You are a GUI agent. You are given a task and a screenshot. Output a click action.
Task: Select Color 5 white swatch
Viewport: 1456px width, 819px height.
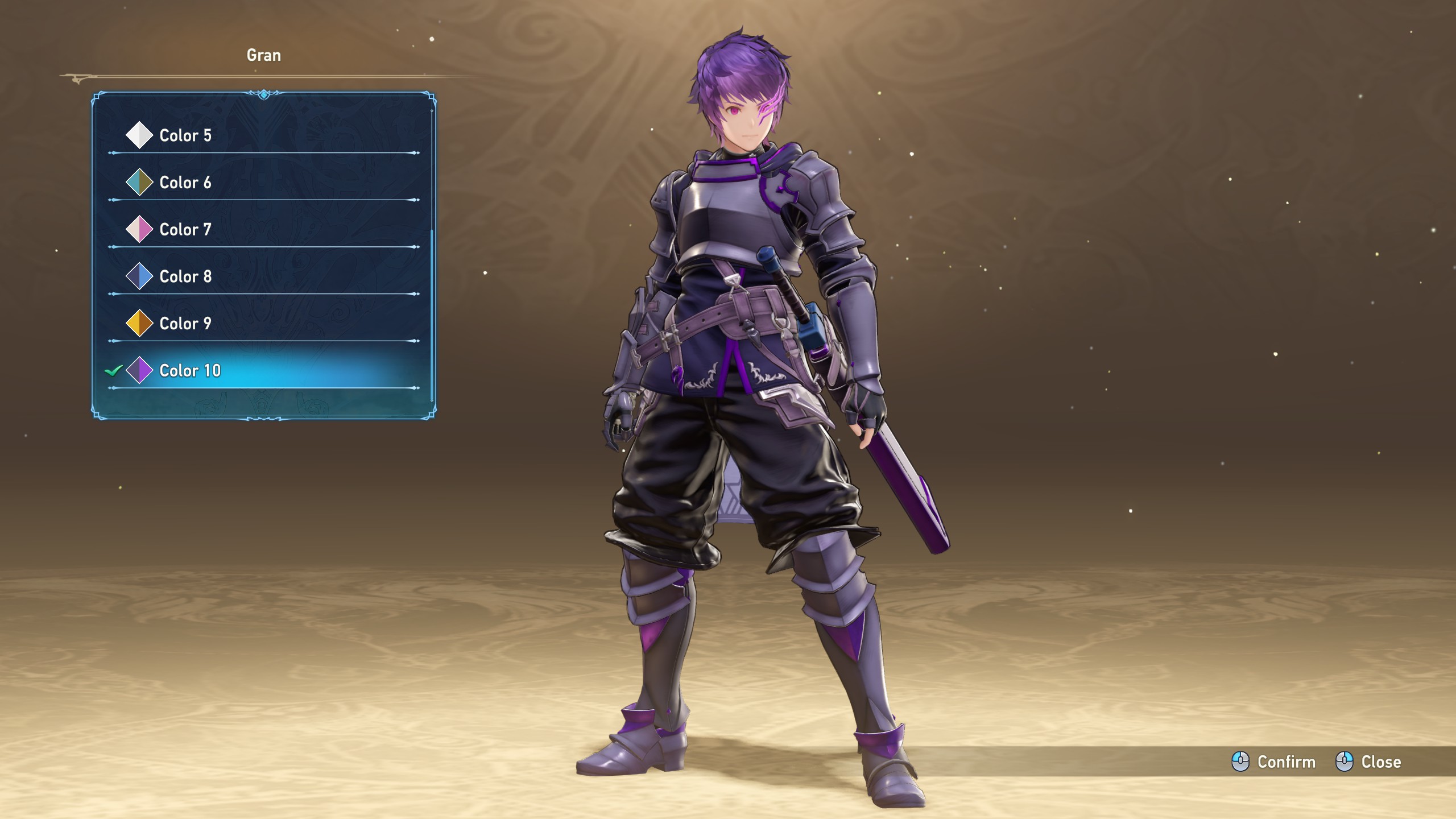tap(185, 135)
